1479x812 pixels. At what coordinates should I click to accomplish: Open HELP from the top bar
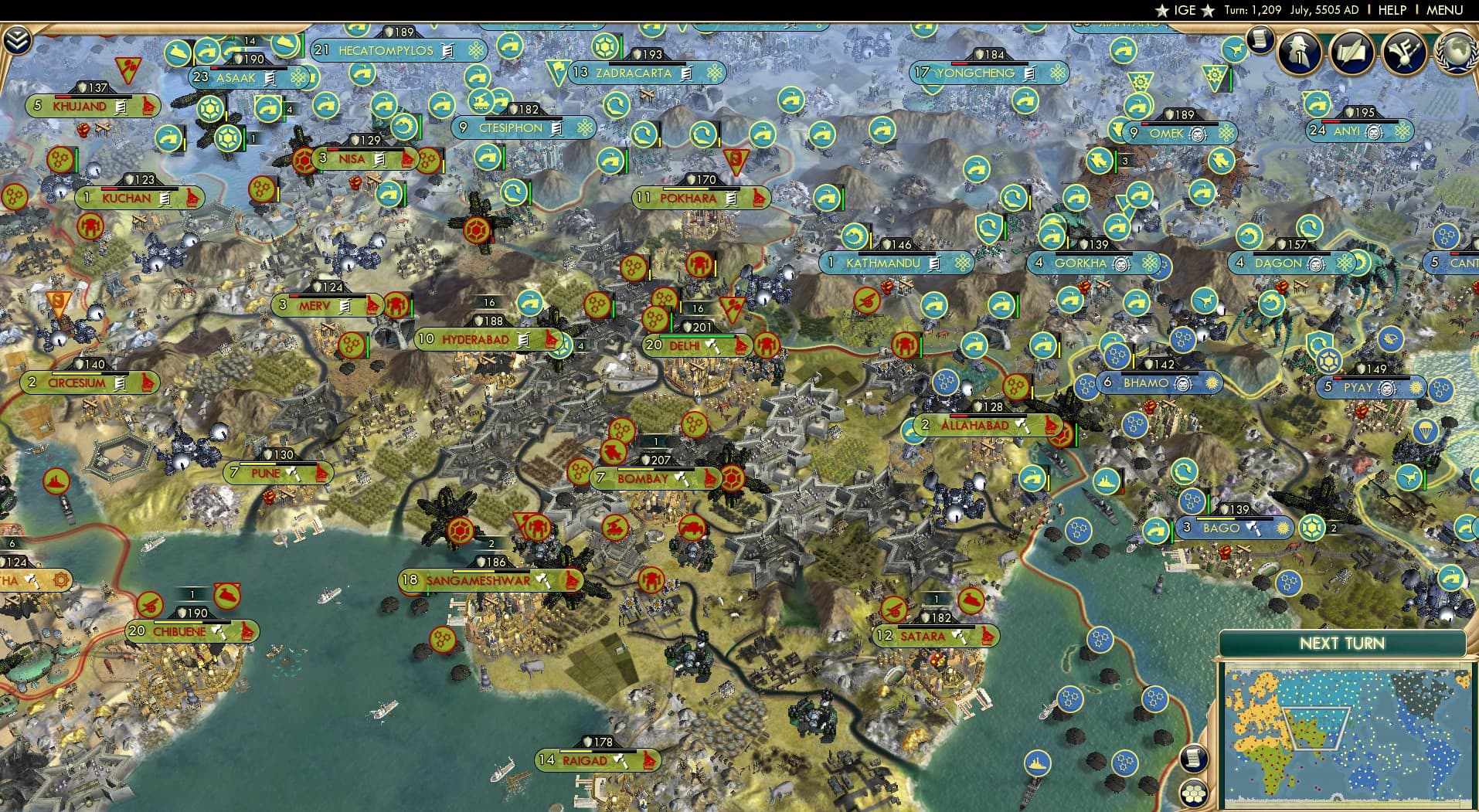pos(1392,10)
